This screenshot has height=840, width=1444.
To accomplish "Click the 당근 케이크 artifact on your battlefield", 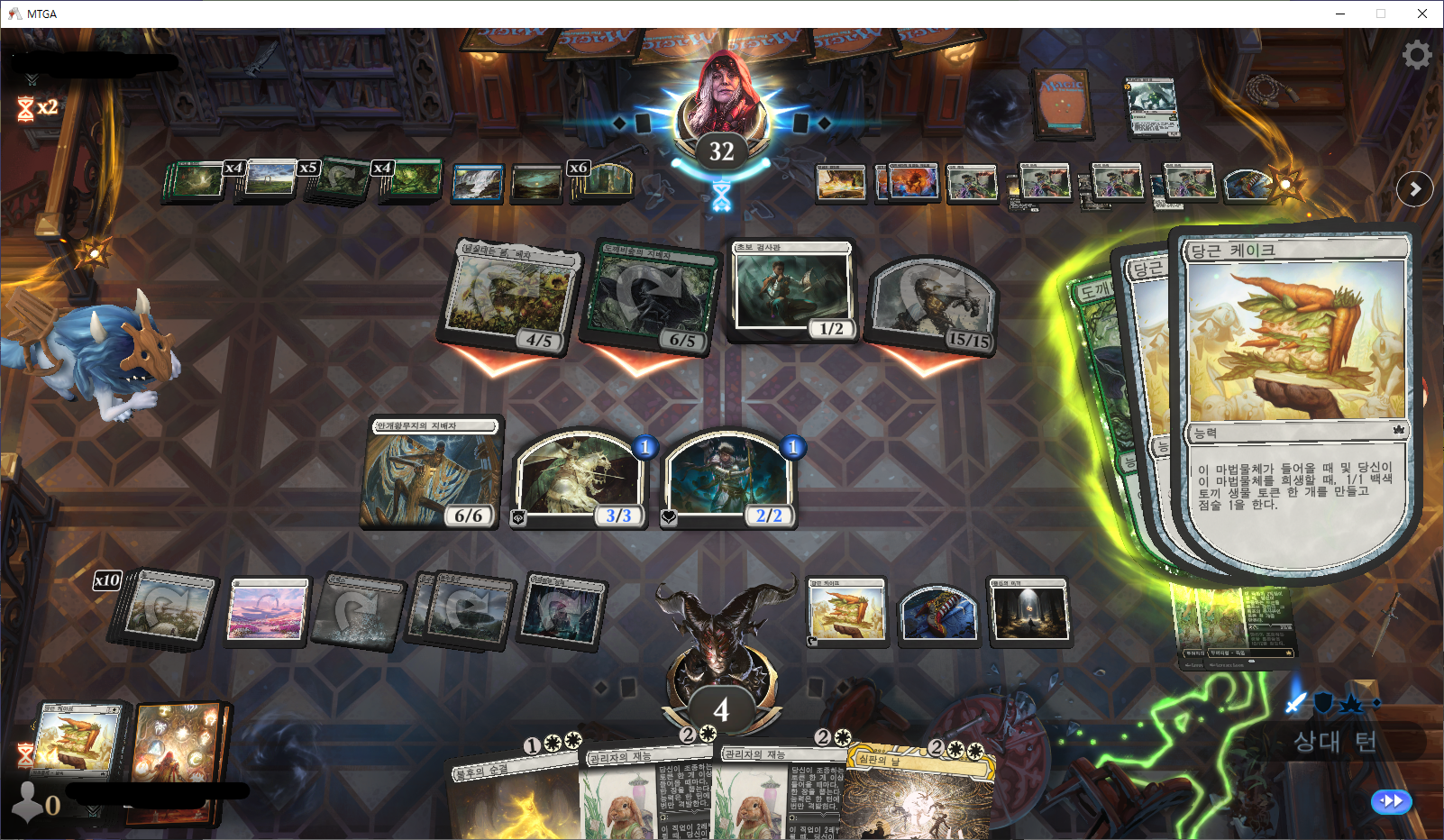I will click(x=845, y=612).
